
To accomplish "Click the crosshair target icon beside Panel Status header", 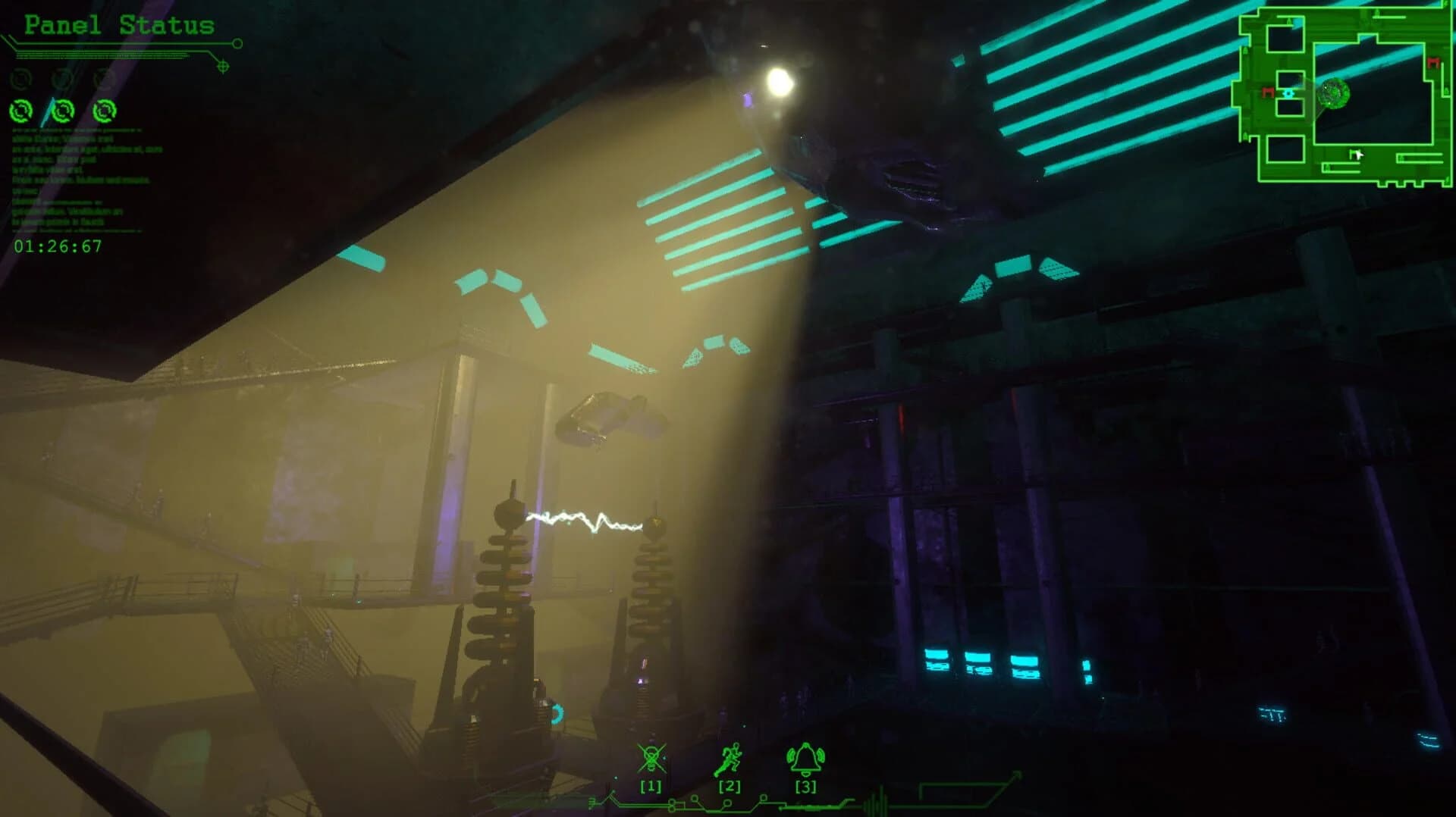I will coord(223,65).
